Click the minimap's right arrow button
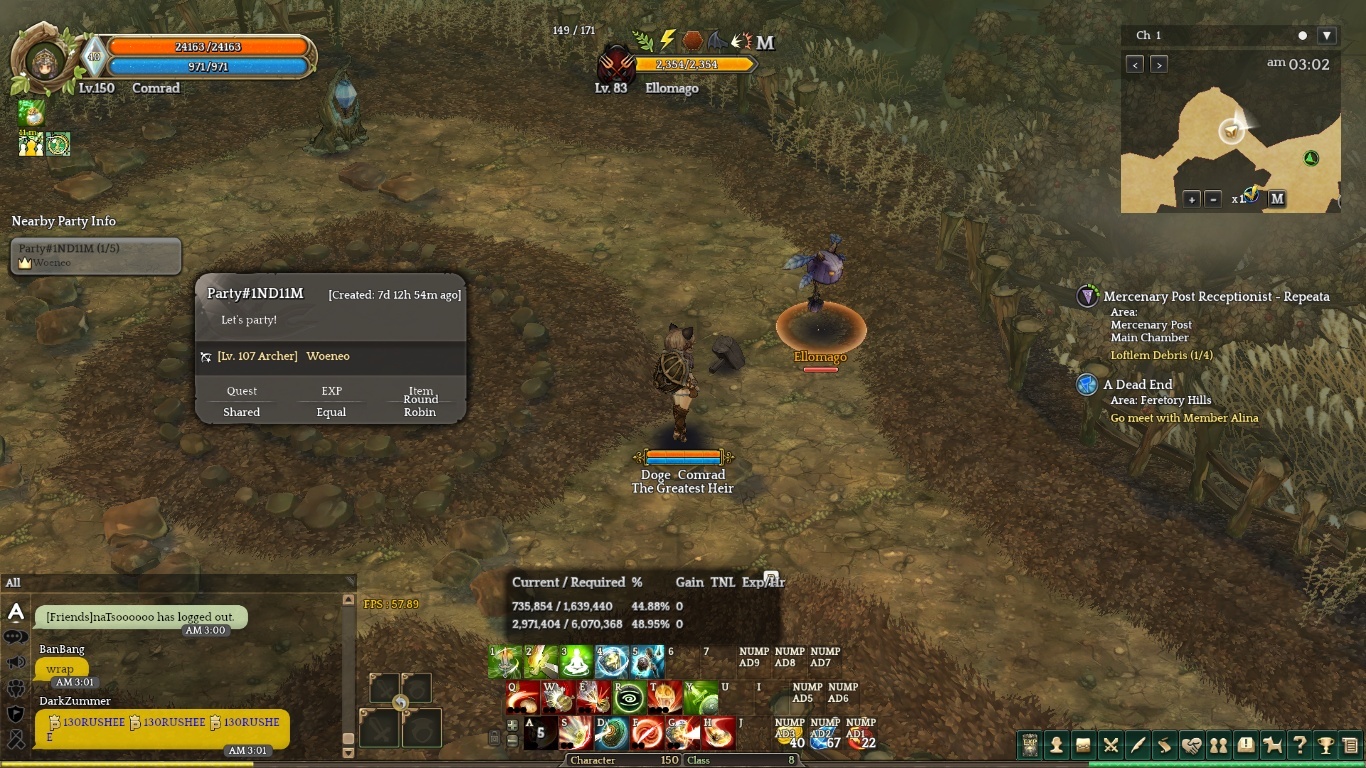This screenshot has height=768, width=1366. tap(1159, 65)
